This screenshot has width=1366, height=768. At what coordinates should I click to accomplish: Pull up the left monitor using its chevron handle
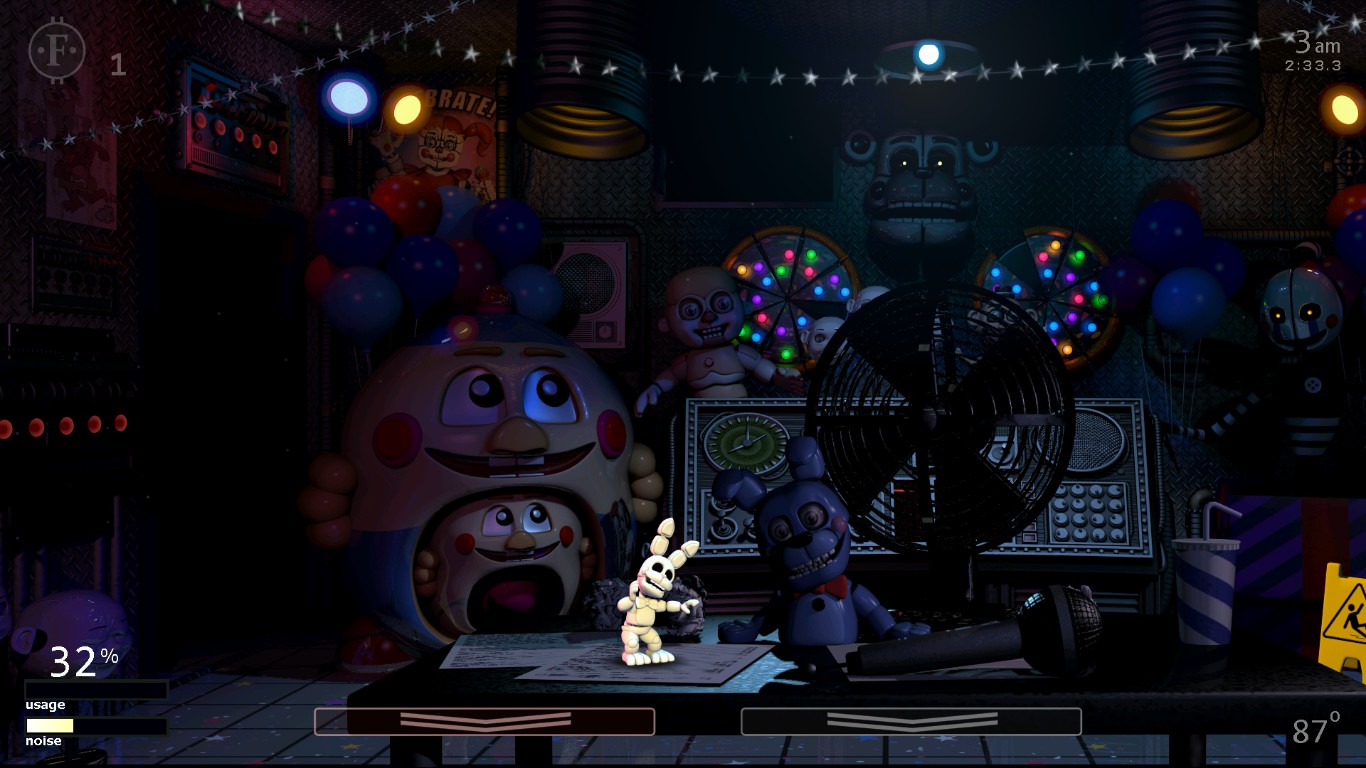click(483, 721)
